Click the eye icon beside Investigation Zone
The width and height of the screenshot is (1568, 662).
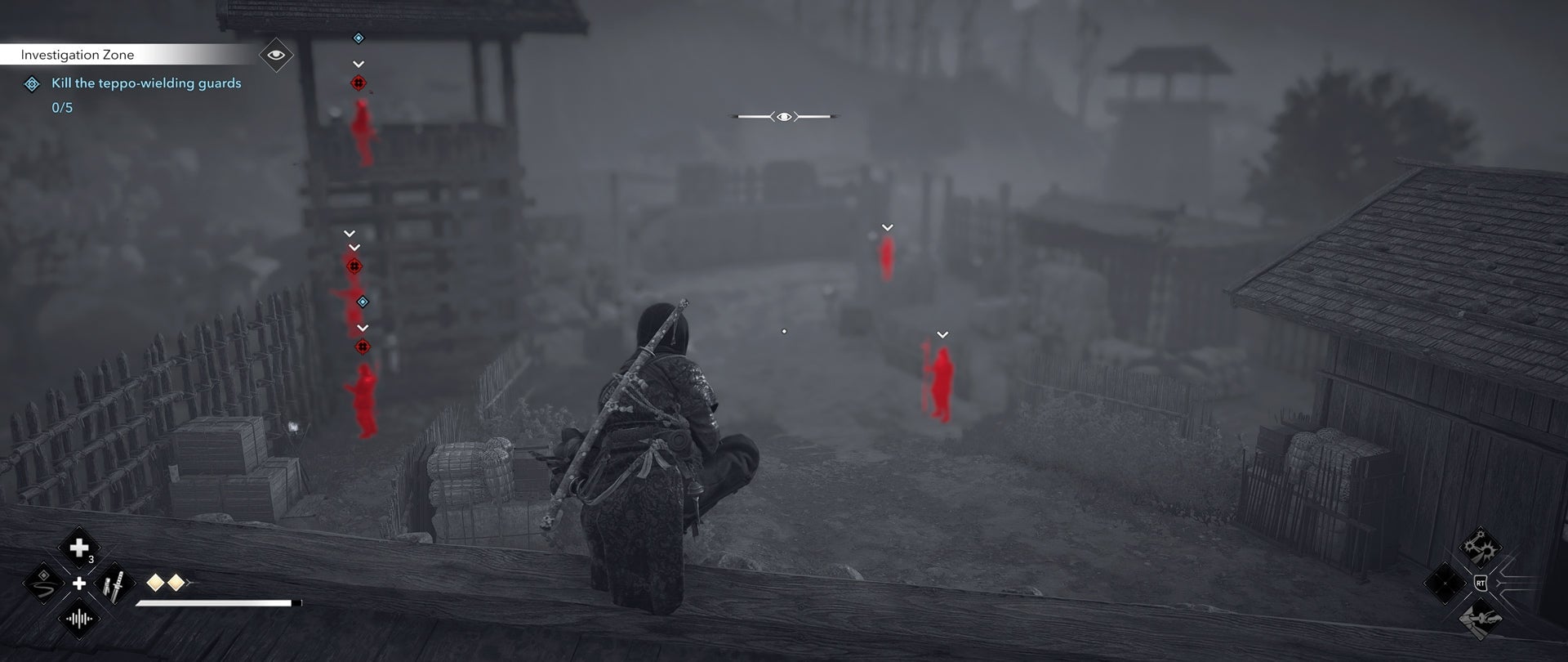tap(275, 55)
